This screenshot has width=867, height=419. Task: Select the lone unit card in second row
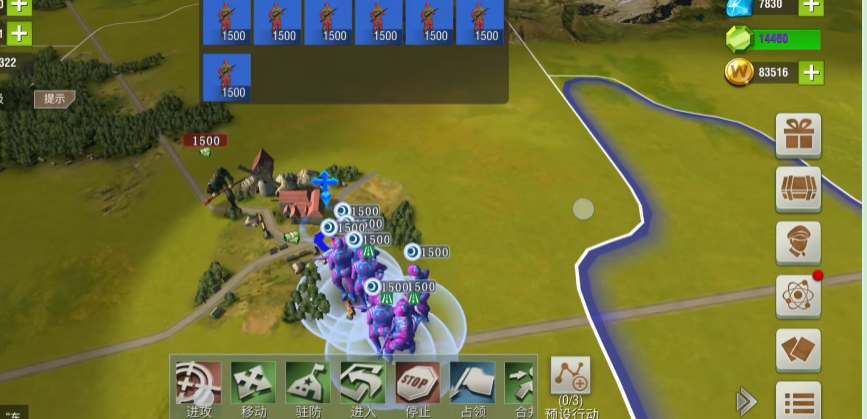227,77
